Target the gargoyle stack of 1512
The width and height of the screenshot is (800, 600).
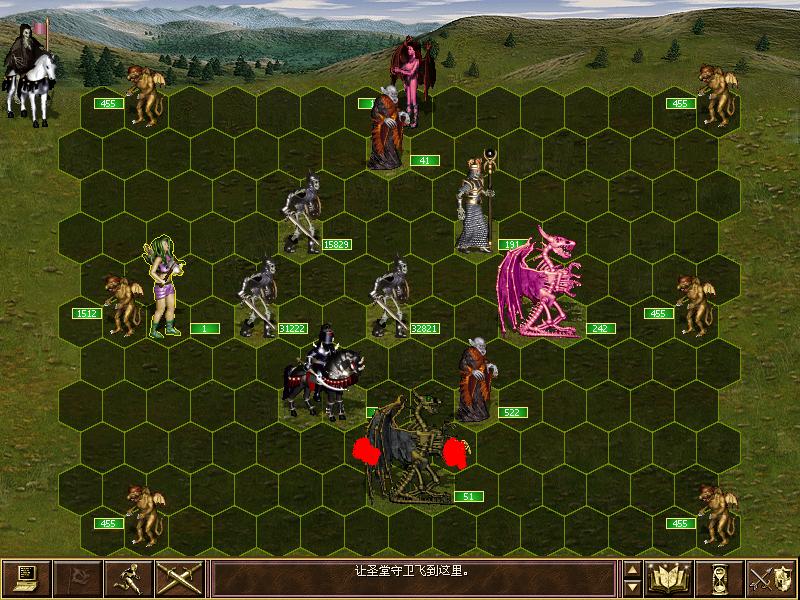tap(122, 304)
